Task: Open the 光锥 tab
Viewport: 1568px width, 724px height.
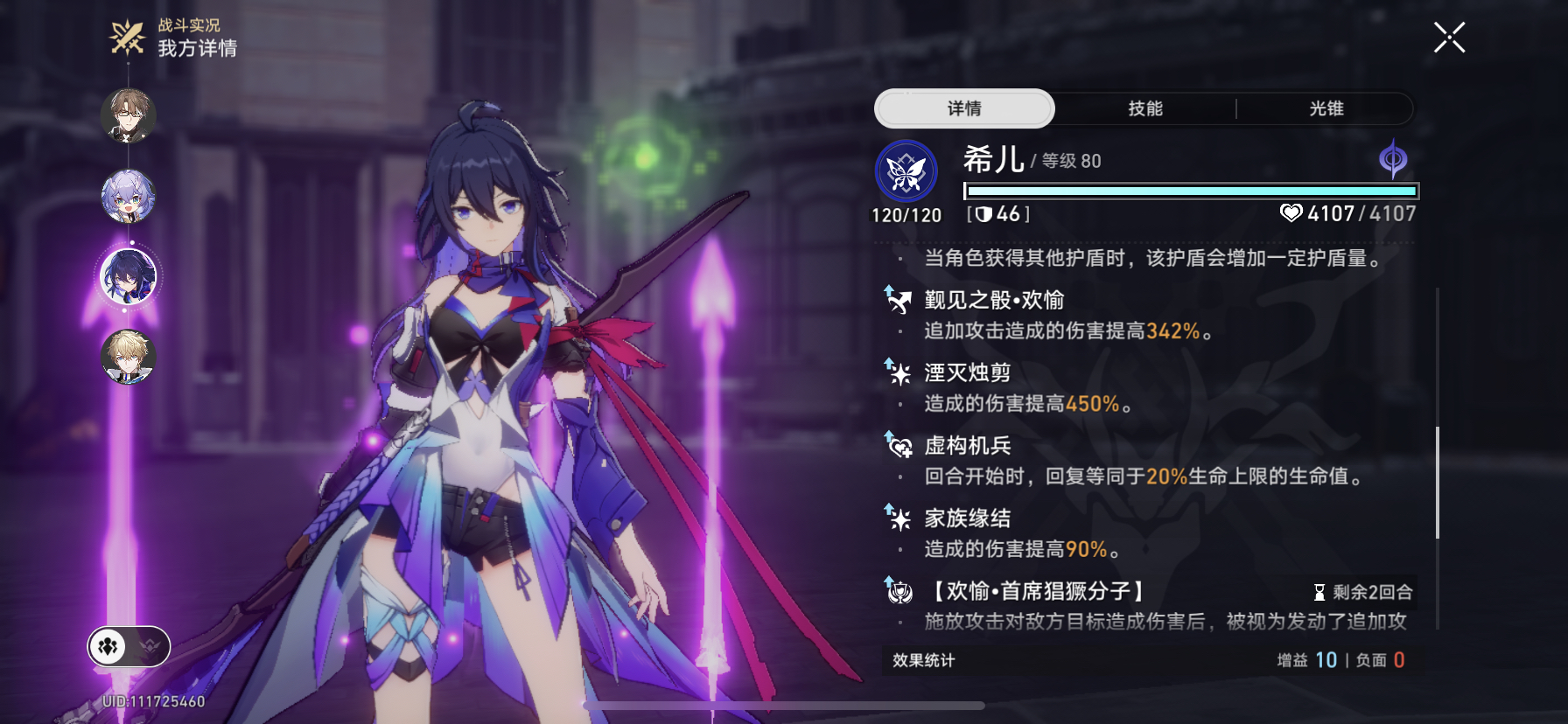Action: (x=1326, y=108)
